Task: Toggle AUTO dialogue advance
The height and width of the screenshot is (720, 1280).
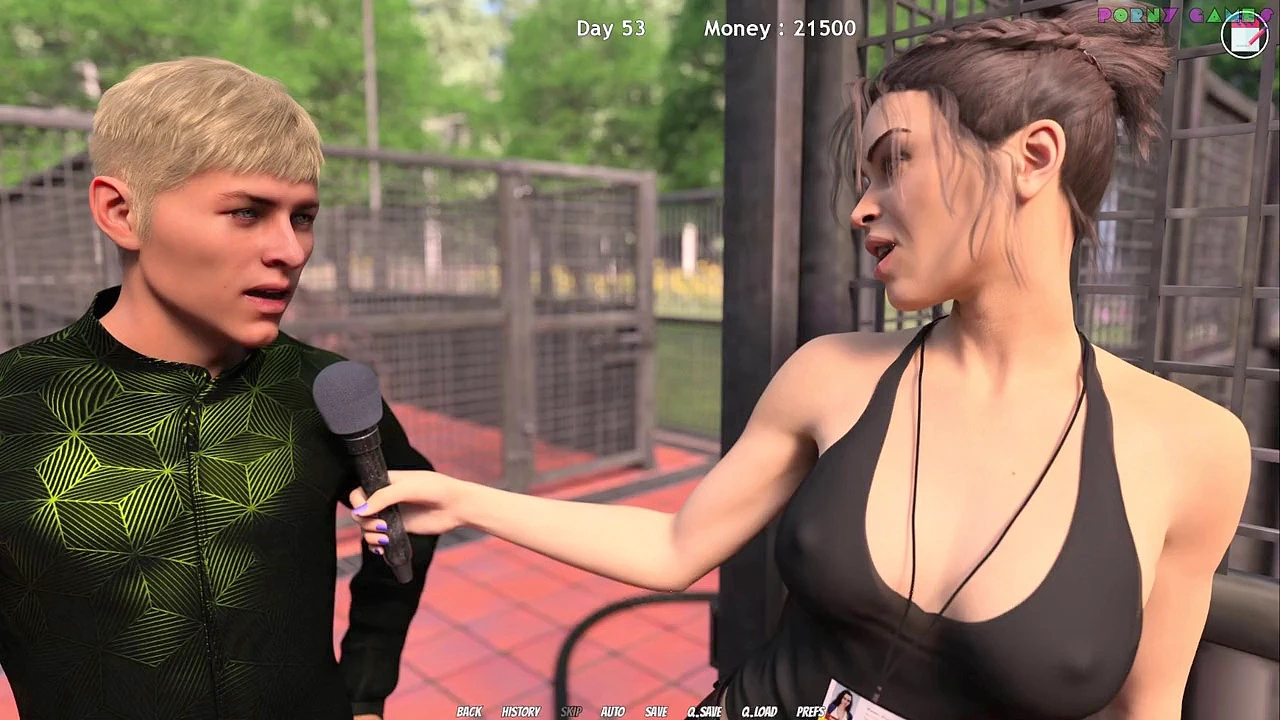Action: point(613,712)
